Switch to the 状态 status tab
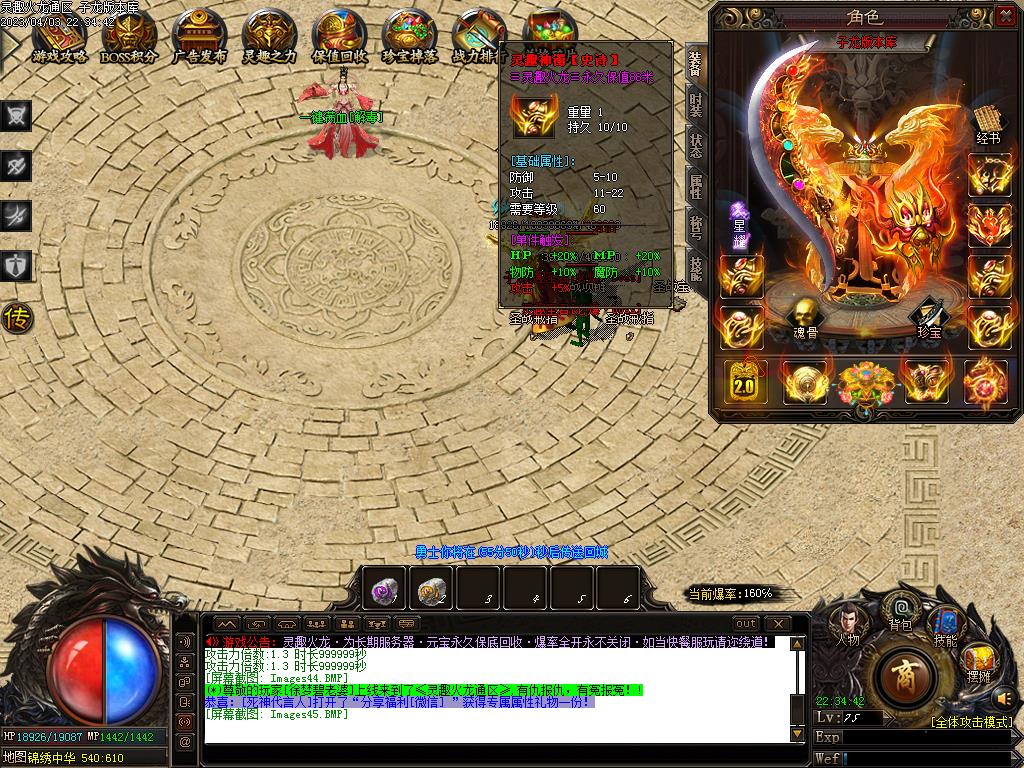The image size is (1024, 768). coord(696,145)
